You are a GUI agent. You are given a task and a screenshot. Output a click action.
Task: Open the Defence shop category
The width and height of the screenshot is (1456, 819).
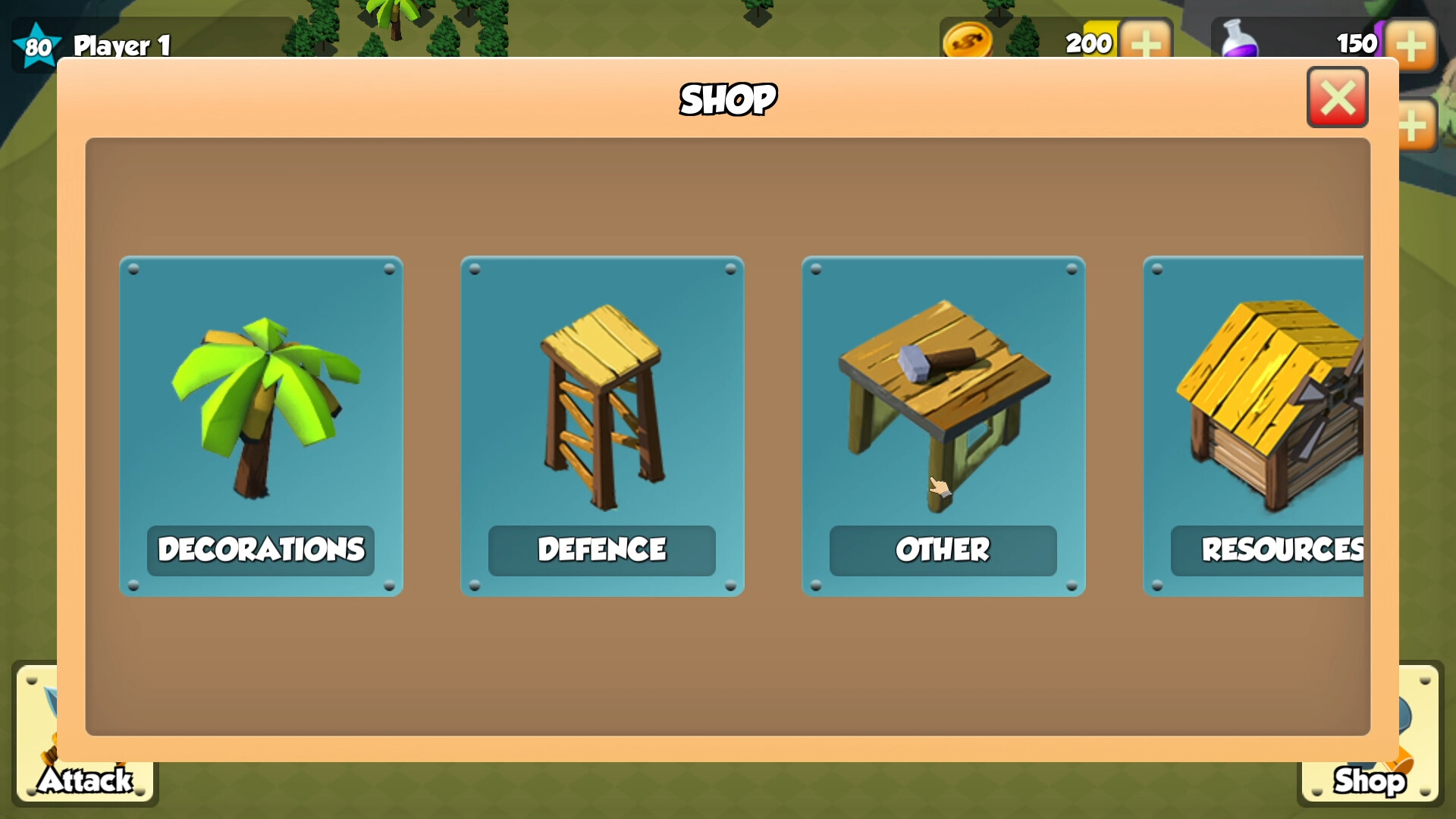coord(601,426)
